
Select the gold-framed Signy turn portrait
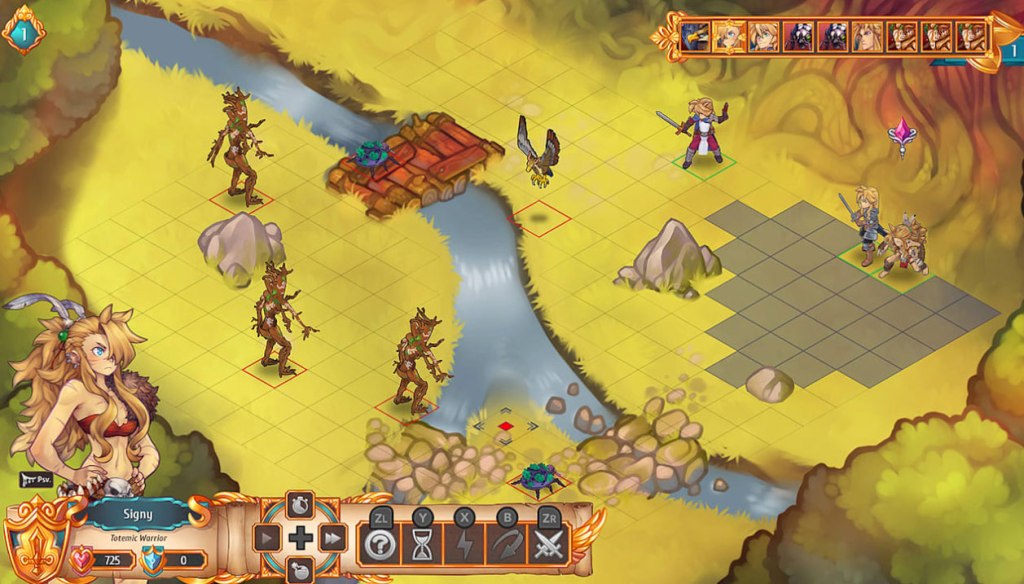point(730,37)
